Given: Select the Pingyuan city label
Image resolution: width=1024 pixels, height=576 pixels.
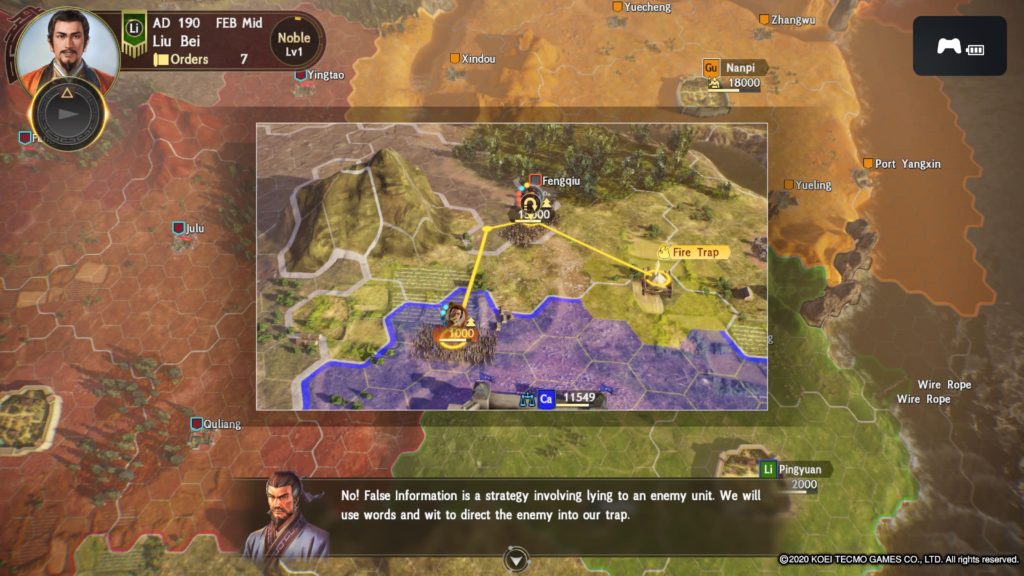Looking at the screenshot, I should click(x=796, y=469).
